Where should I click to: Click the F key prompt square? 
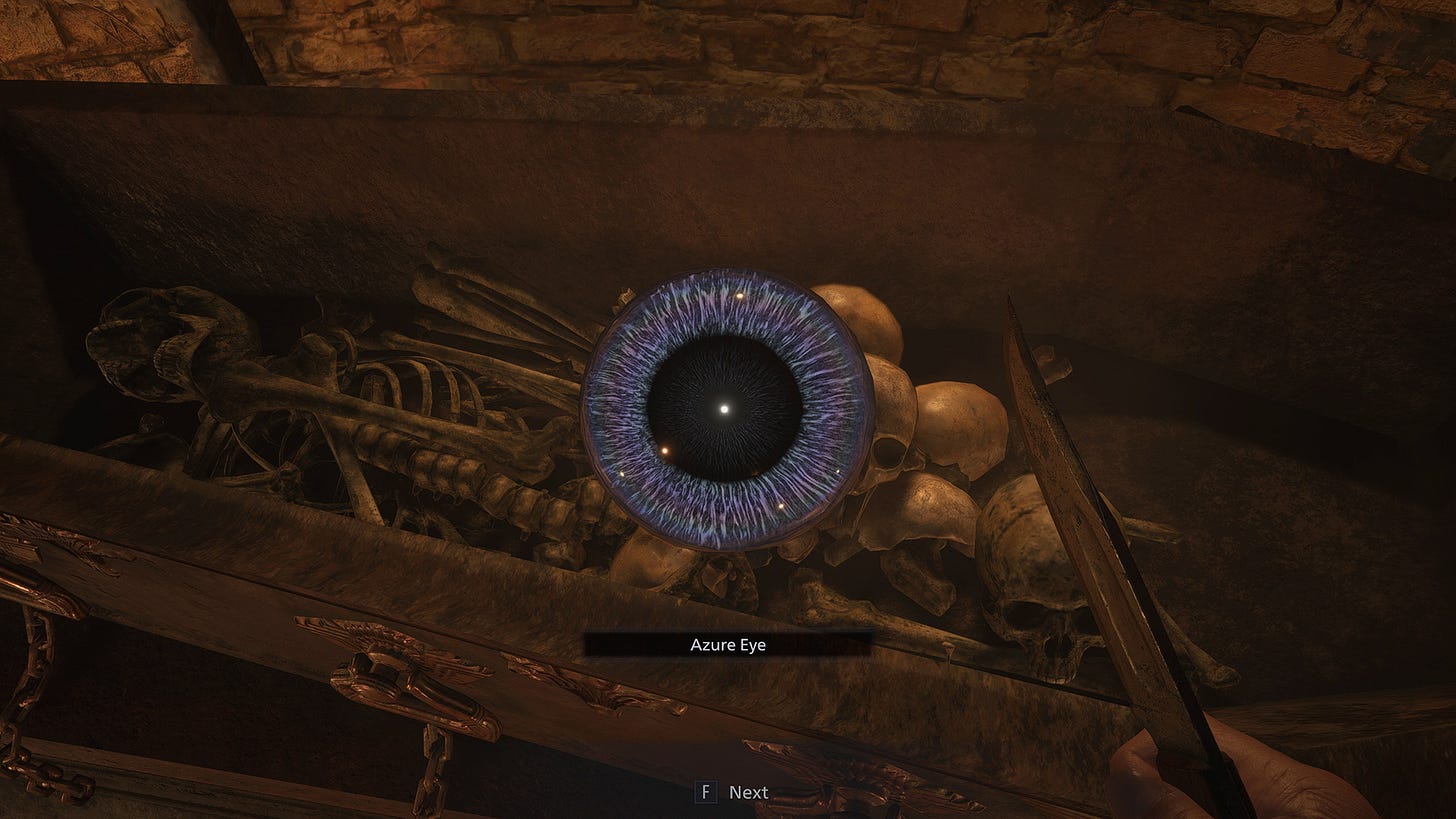[706, 791]
